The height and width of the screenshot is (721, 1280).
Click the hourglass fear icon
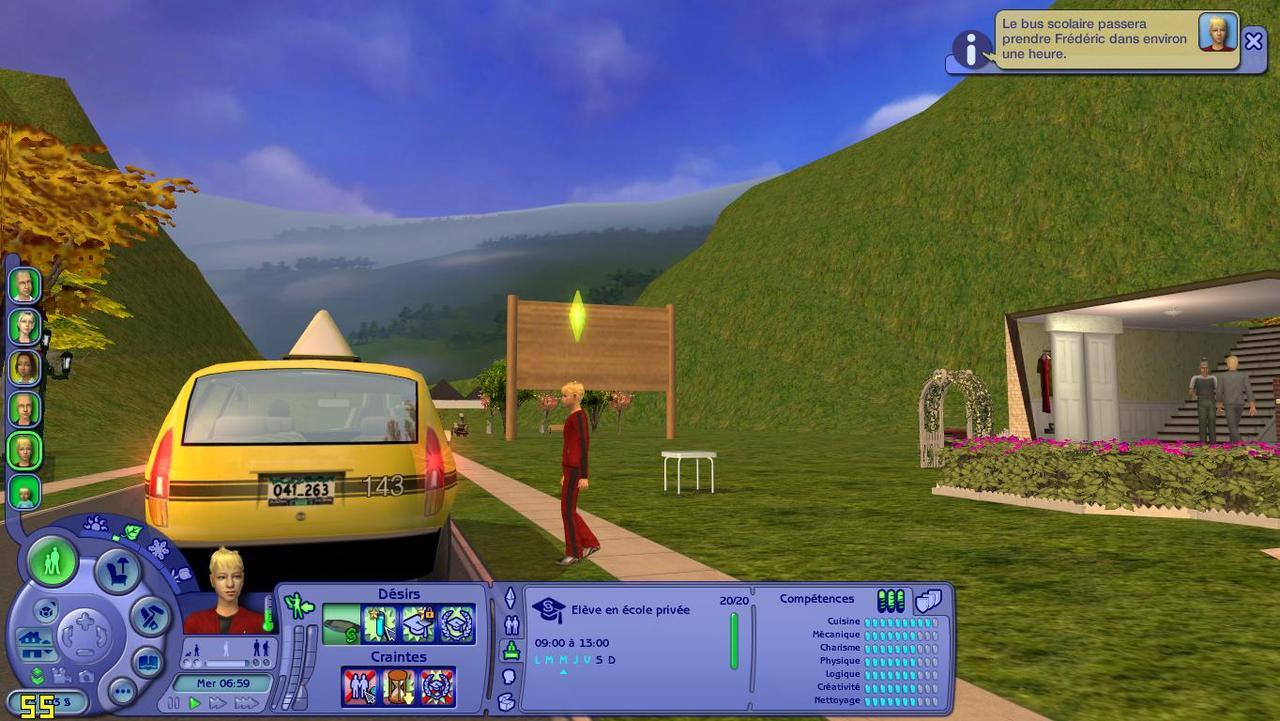click(x=398, y=687)
